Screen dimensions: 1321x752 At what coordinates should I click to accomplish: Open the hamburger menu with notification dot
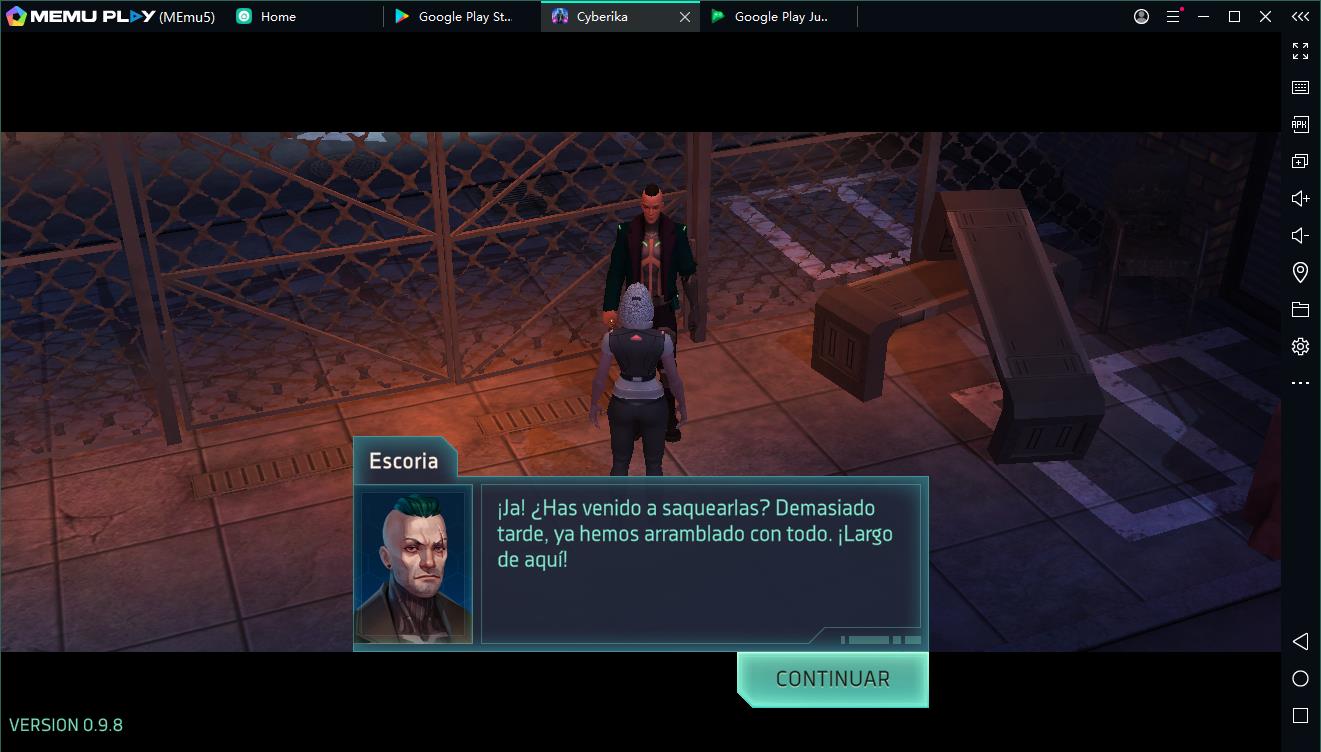[1172, 16]
